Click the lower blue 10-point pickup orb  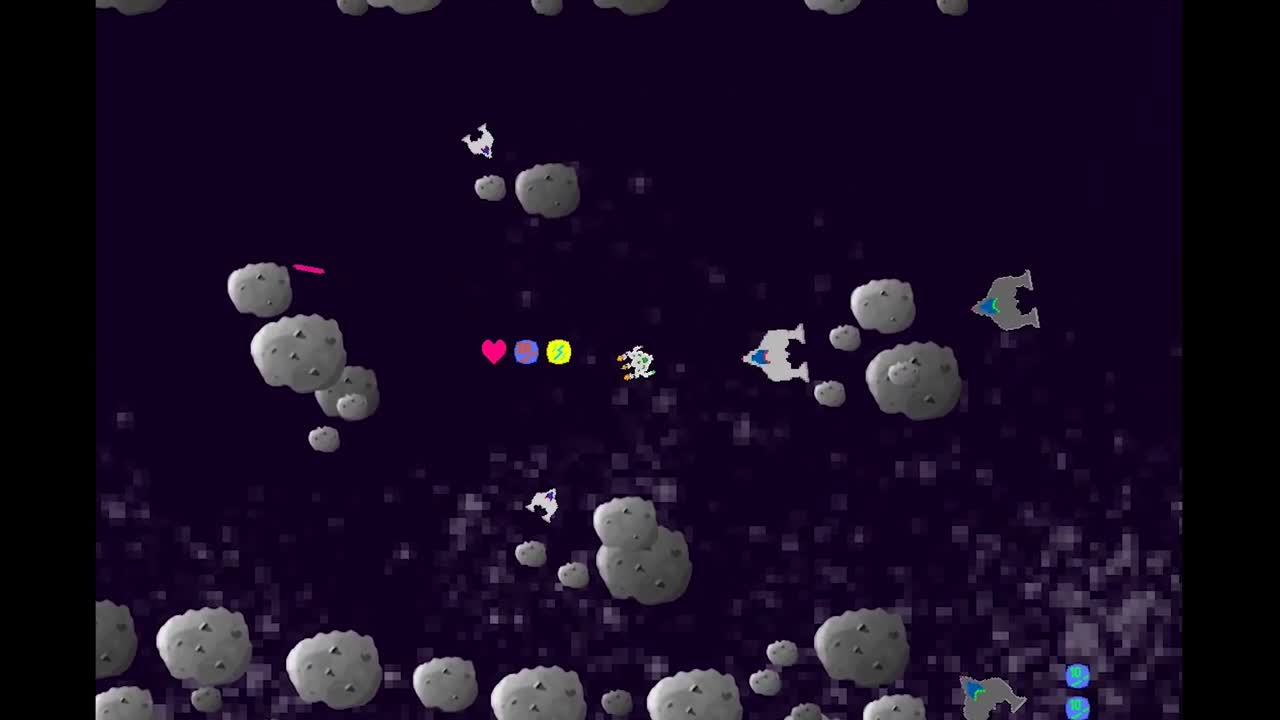(x=1079, y=708)
